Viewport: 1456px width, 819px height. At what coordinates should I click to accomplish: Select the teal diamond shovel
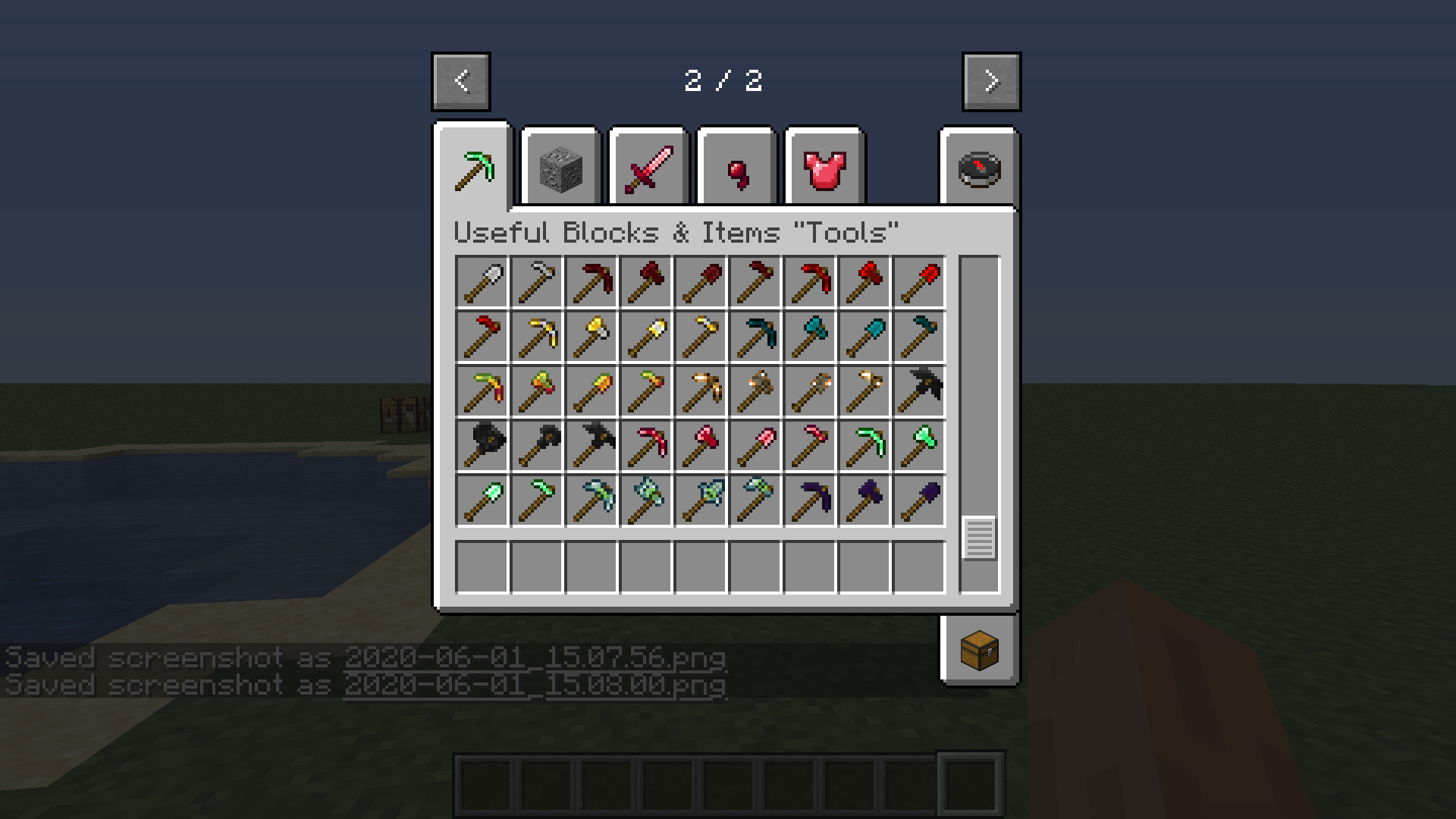pos(864,336)
